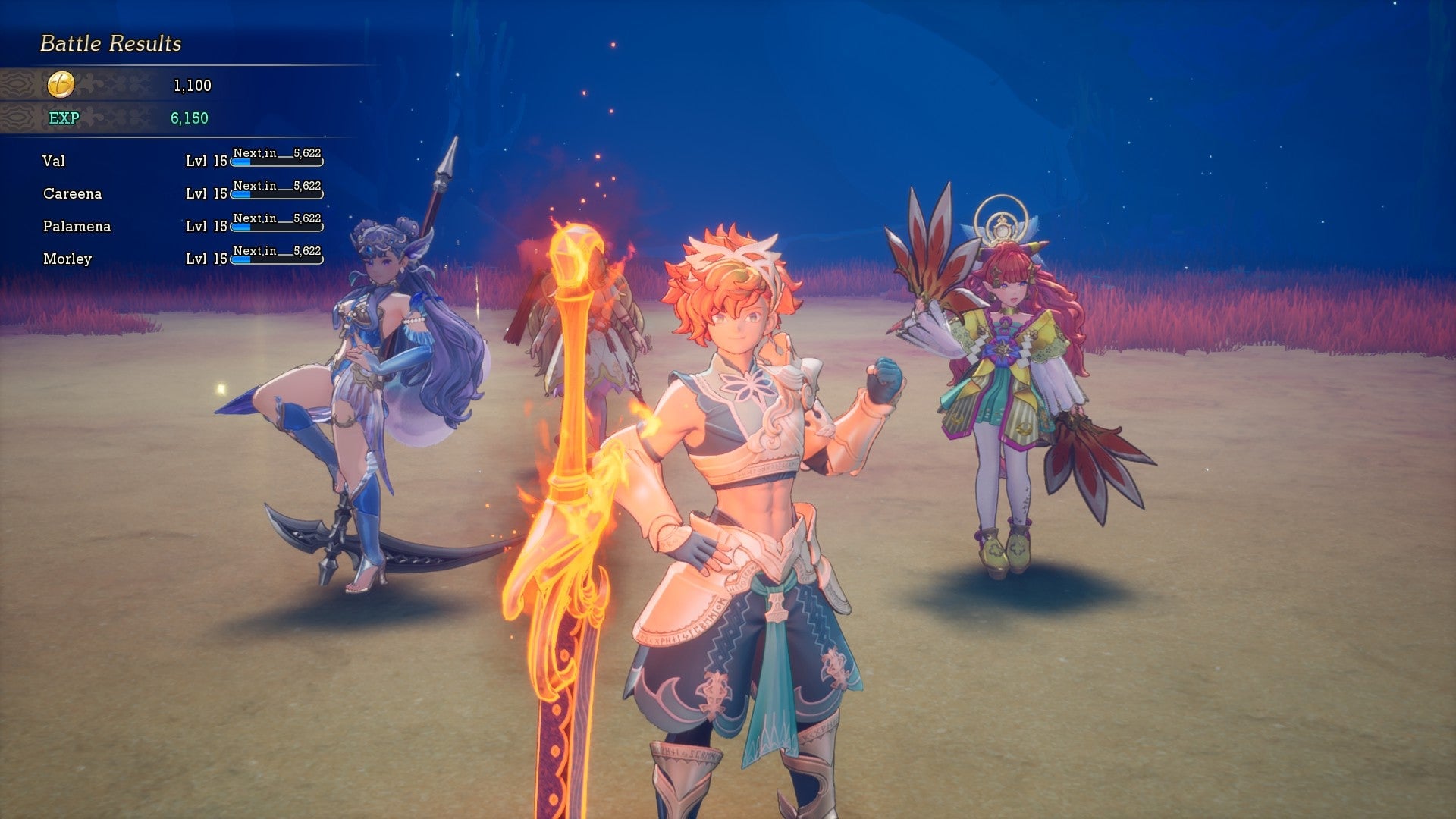
Task: Click Careena's blue EXP fill bar
Action: 242,195
